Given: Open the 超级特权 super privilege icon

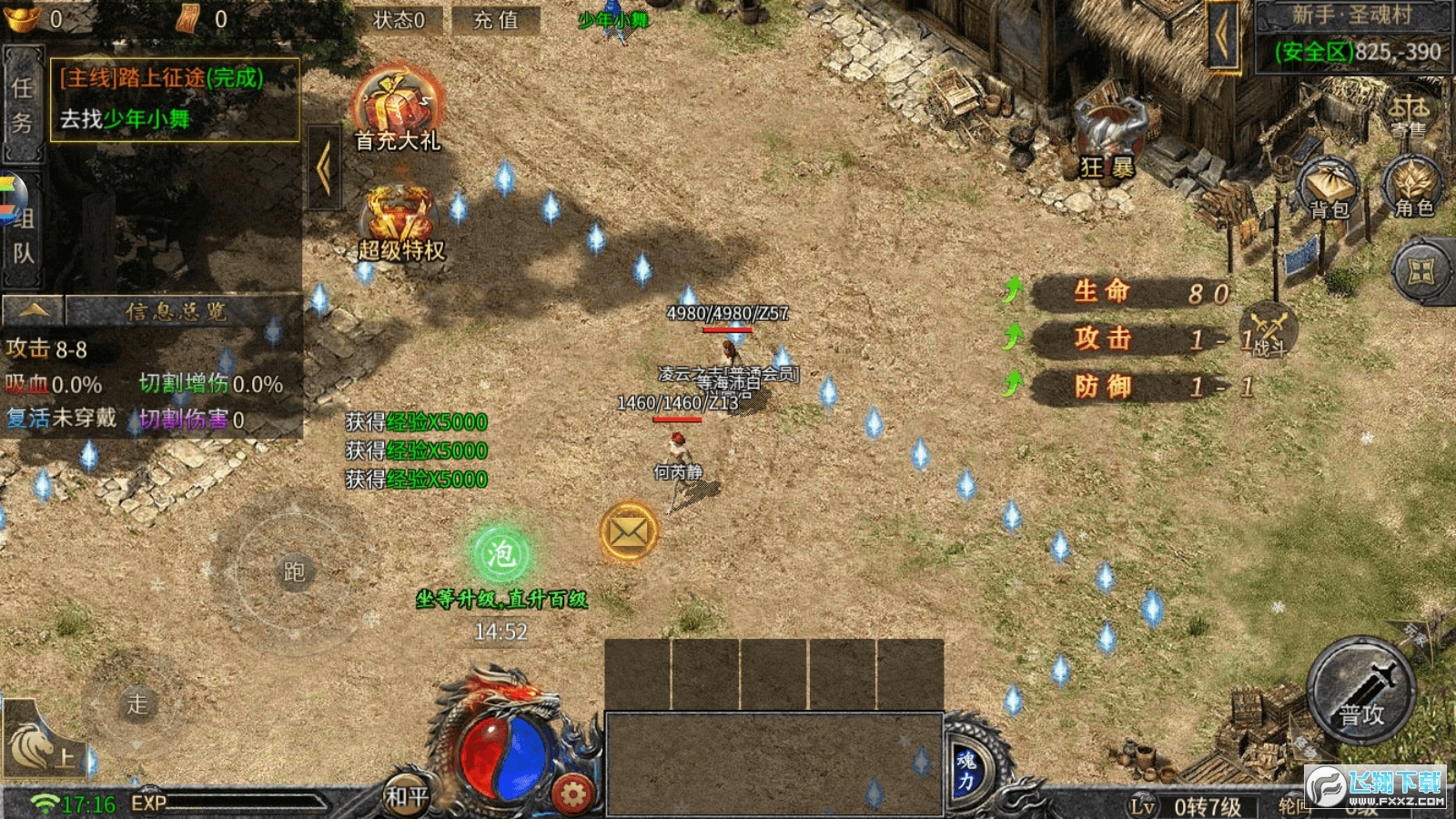Looking at the screenshot, I should pyautogui.click(x=400, y=224).
